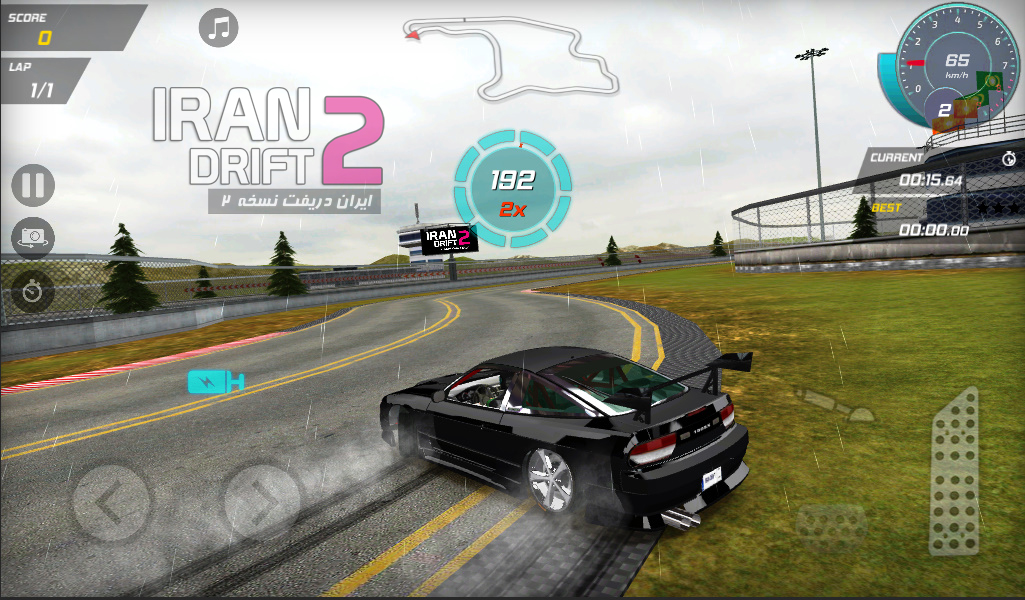
Task: Tap the teal battery boost icon
Action: [216, 381]
